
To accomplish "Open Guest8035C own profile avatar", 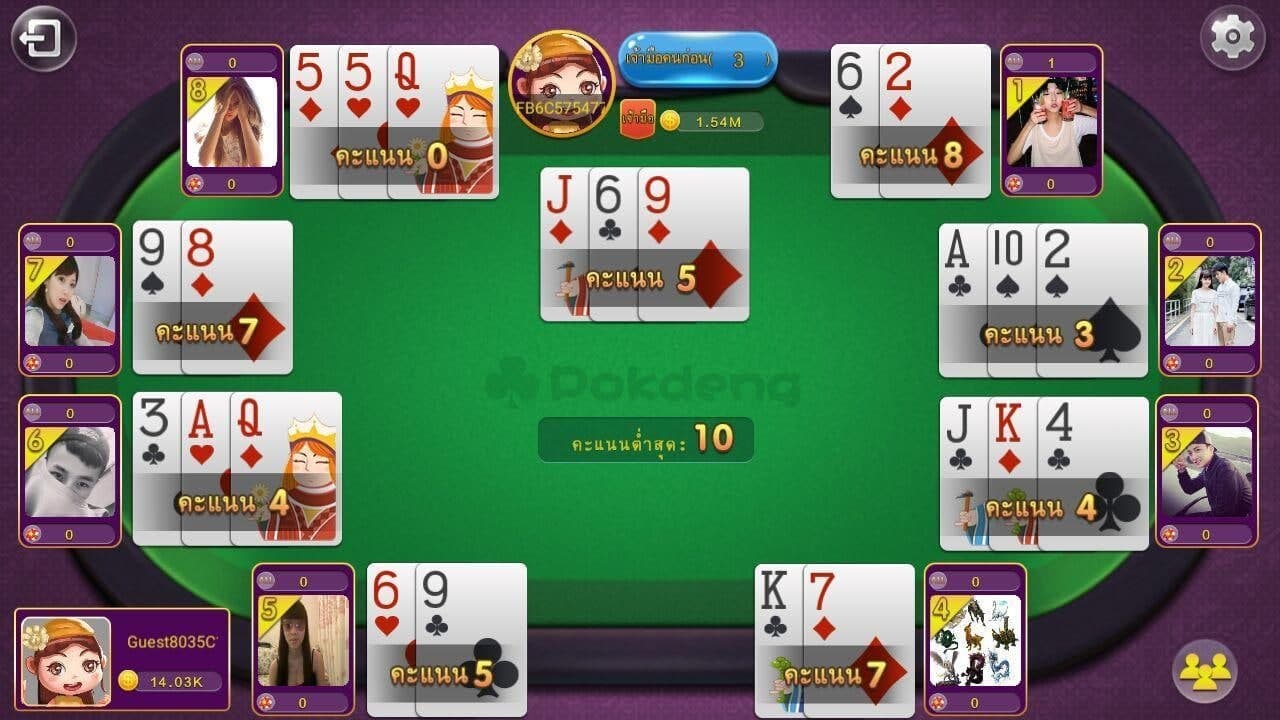I will click(x=66, y=661).
